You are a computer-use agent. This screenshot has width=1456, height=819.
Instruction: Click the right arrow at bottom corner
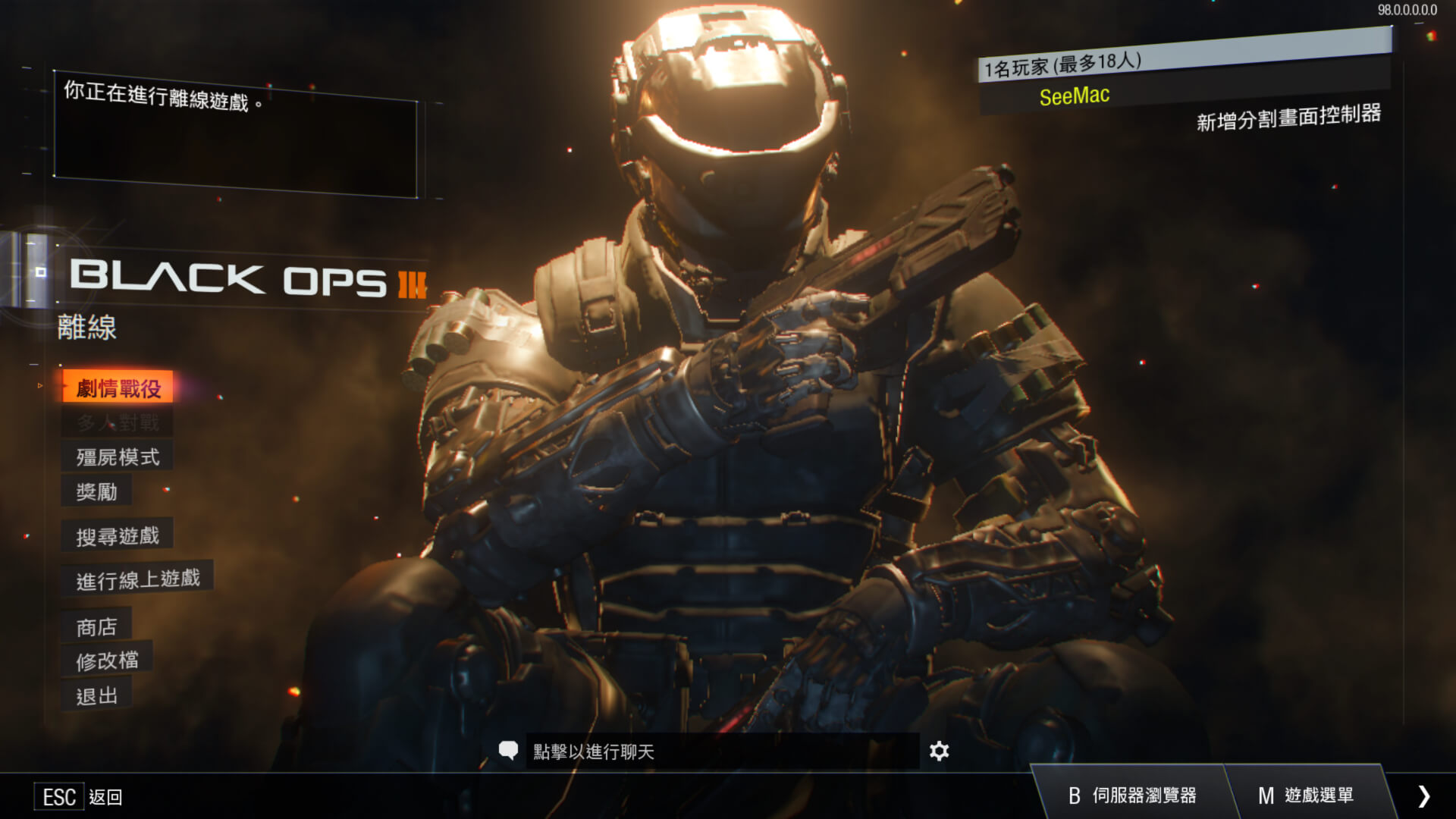[1423, 795]
